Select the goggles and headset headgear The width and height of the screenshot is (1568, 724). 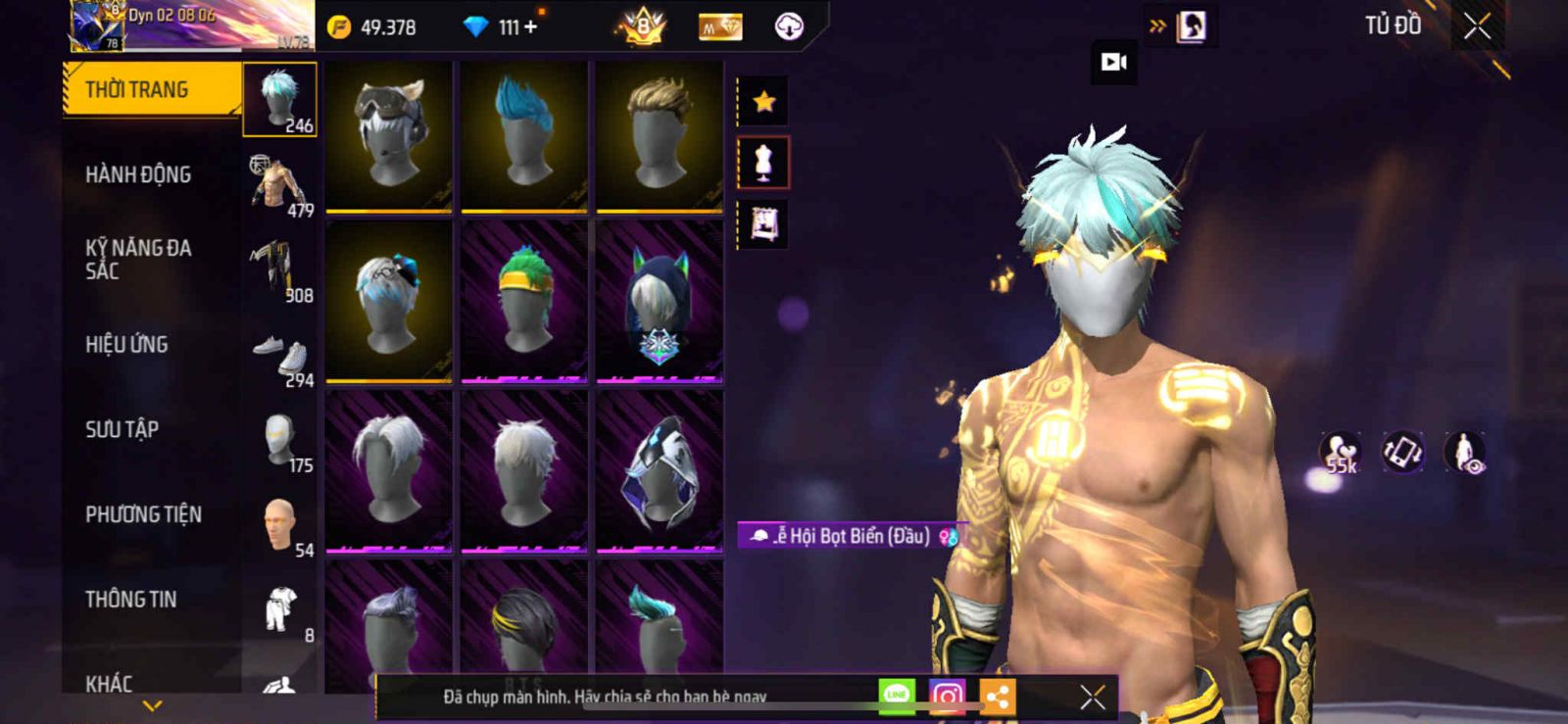click(x=389, y=135)
